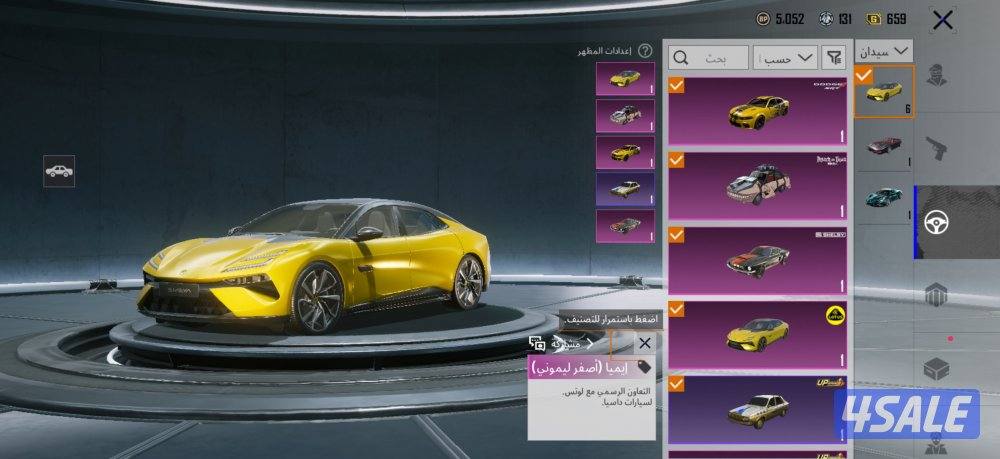1000x459 pixels.
Task: Switch to the character outfit tab
Action: click(938, 76)
